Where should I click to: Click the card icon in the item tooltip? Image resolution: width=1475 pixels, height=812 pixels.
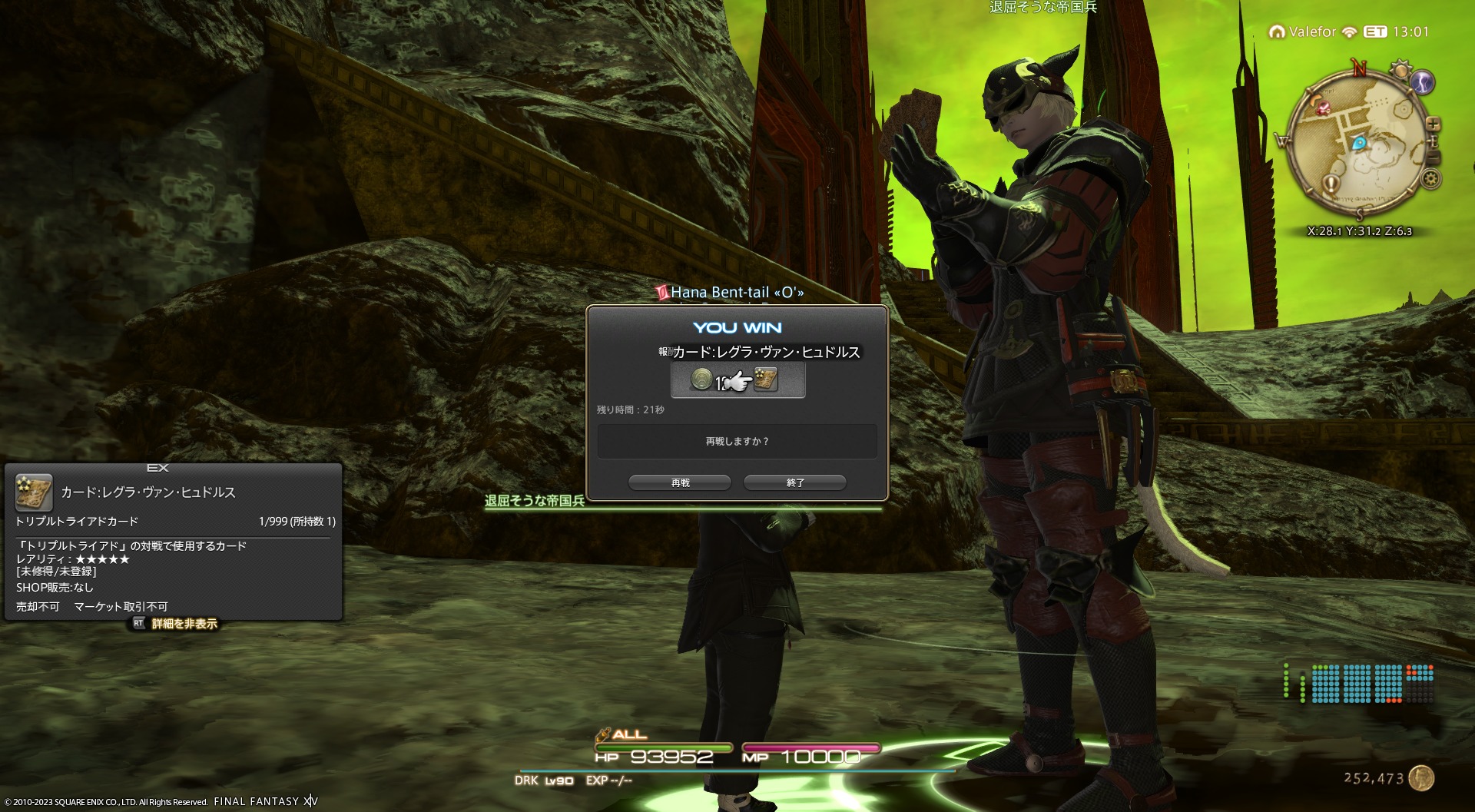point(34,492)
